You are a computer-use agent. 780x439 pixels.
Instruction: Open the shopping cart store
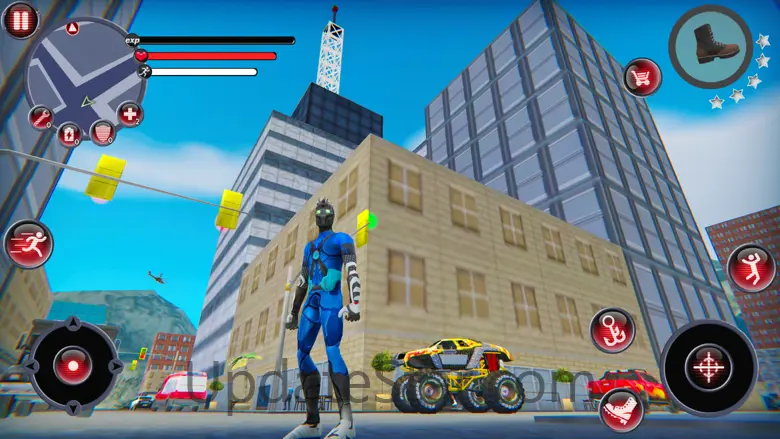(x=642, y=77)
